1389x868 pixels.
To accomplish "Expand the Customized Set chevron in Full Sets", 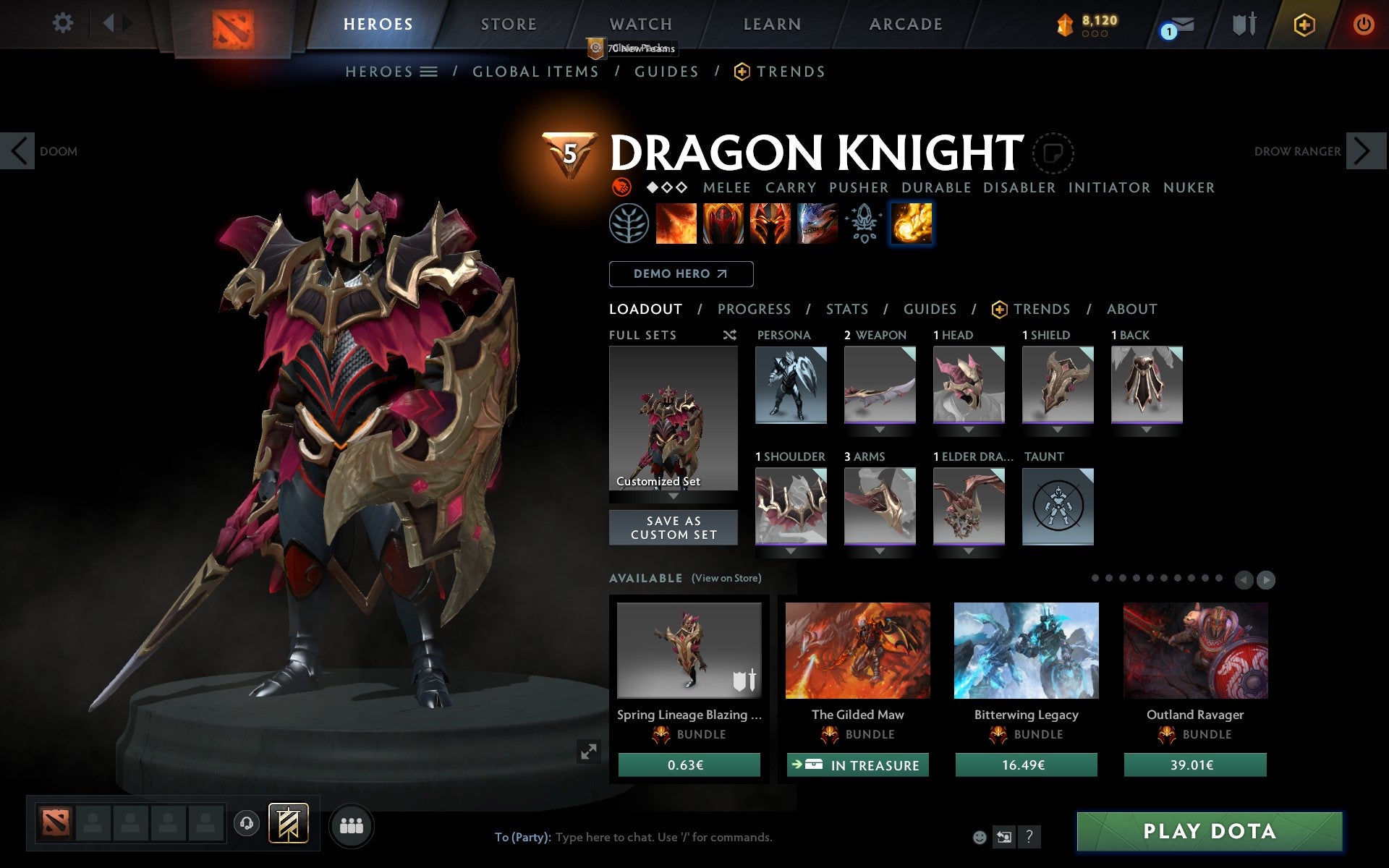I will click(674, 497).
